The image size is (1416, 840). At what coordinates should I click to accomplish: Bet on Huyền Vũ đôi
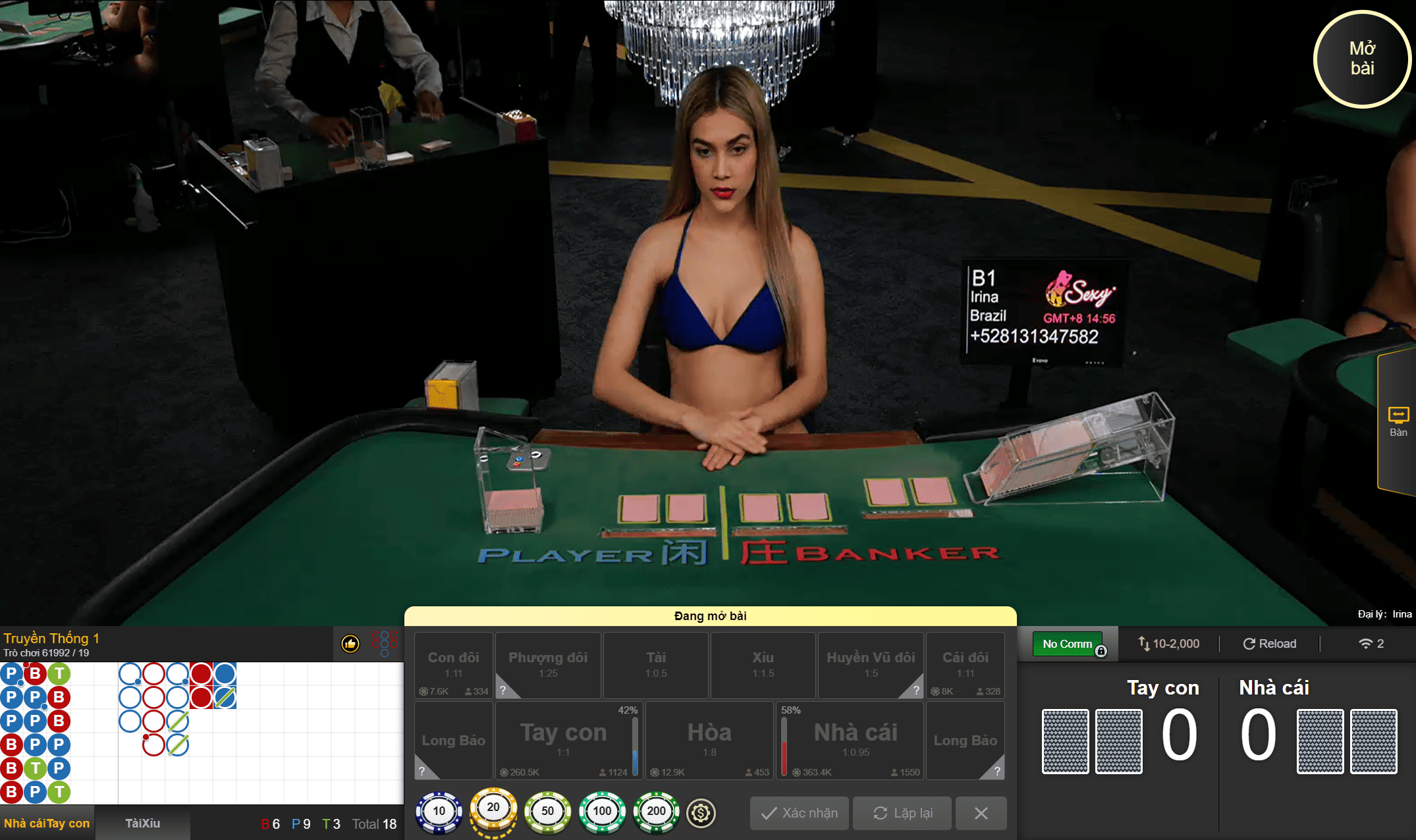(x=871, y=664)
